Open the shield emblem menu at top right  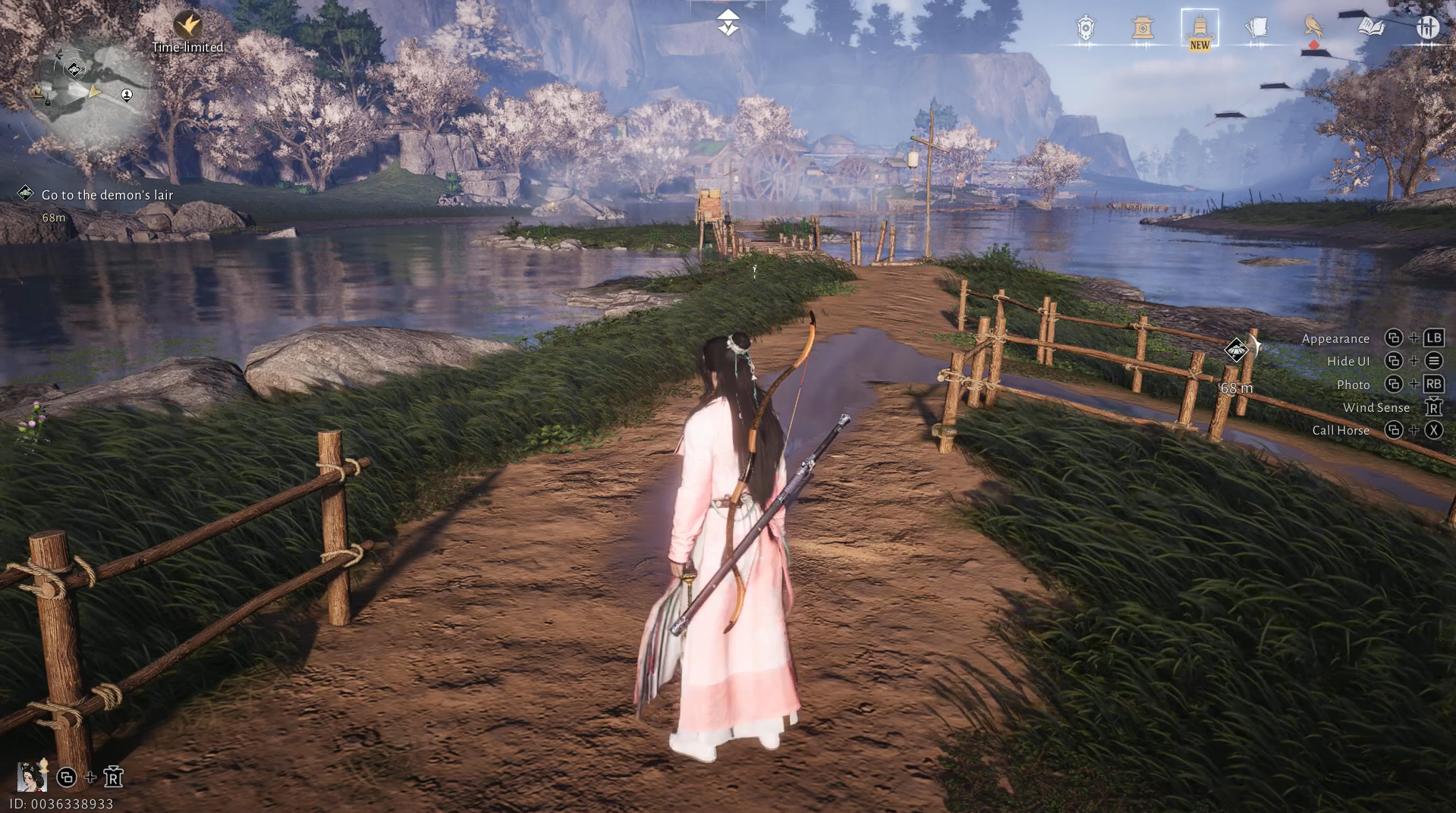1084,28
